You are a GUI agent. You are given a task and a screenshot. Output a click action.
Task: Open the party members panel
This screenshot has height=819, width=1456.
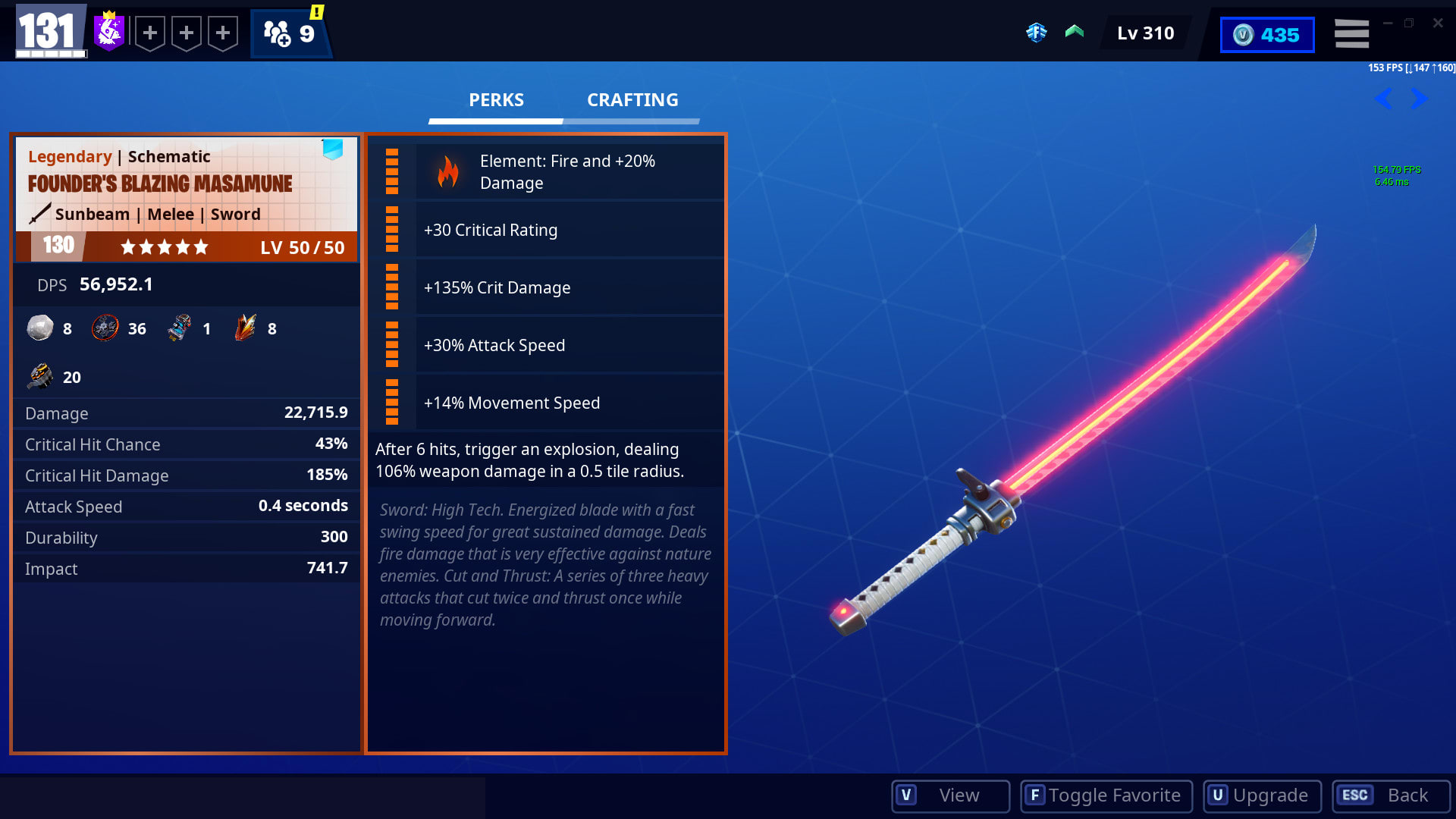(x=290, y=33)
